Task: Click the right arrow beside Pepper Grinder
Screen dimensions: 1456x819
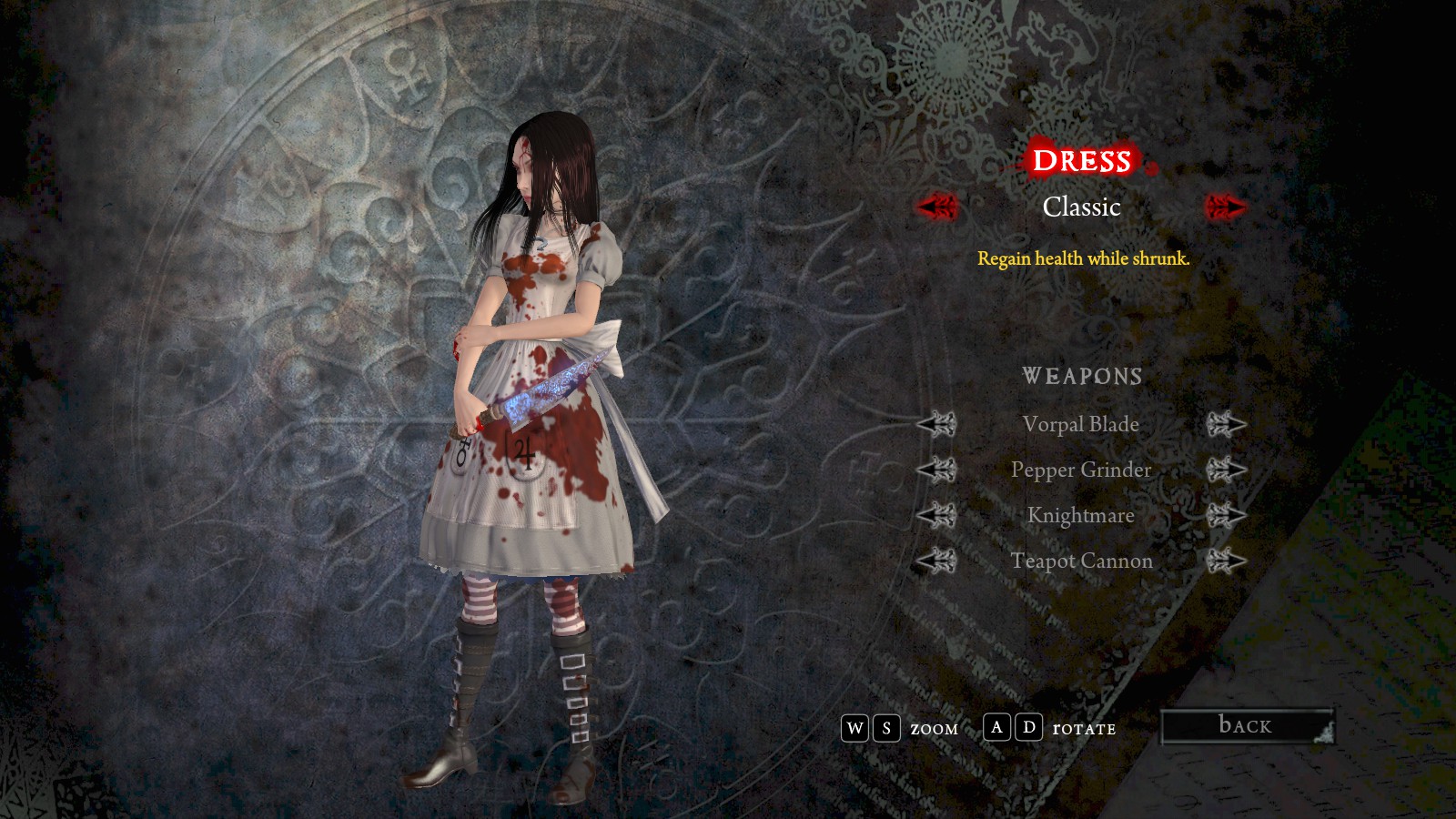Action: pos(1226,470)
